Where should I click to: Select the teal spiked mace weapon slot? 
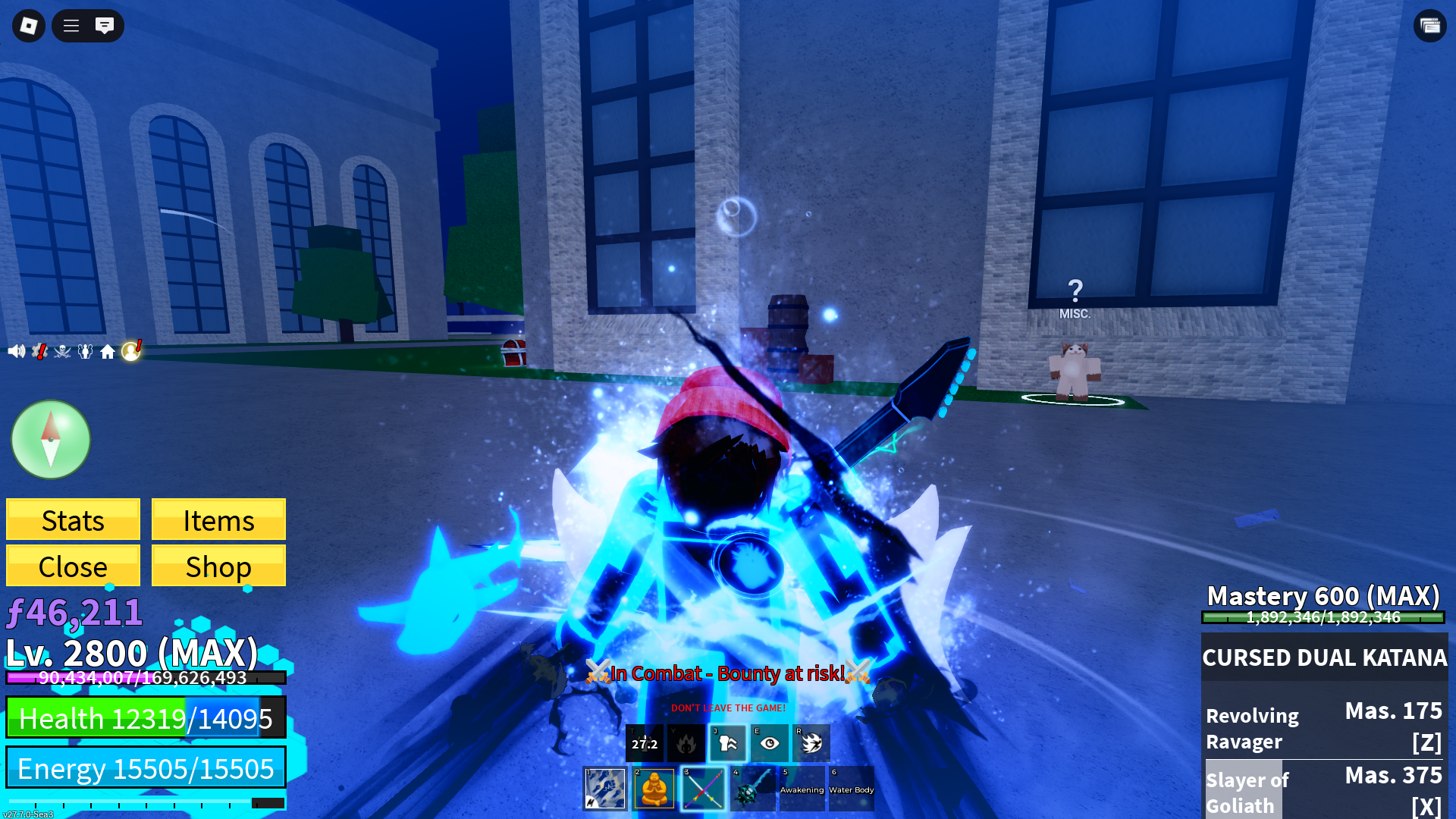click(x=752, y=789)
